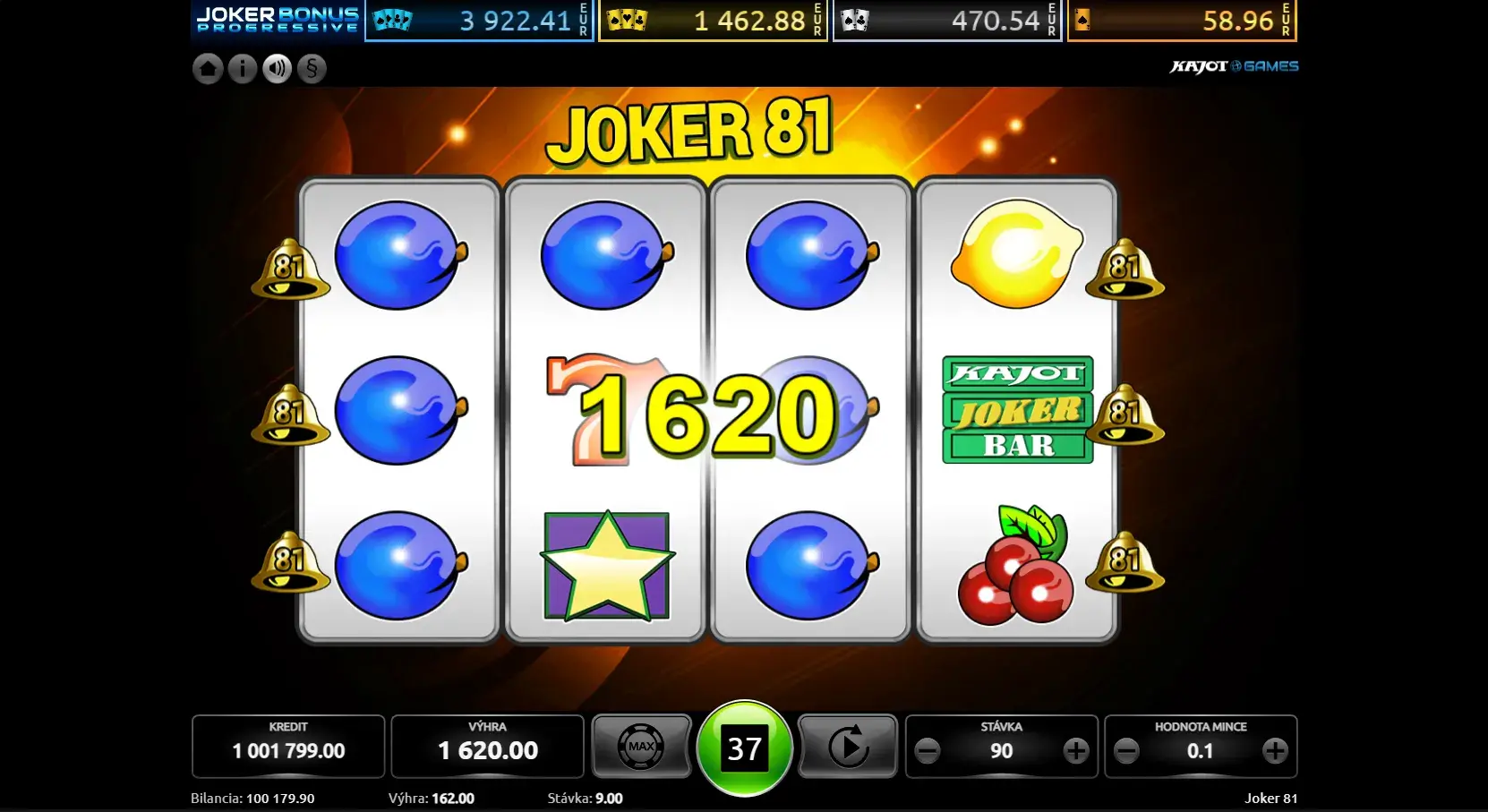This screenshot has width=1488, height=812.
Task: Lower the Hodnota mince coin value
Action: 1127,750
